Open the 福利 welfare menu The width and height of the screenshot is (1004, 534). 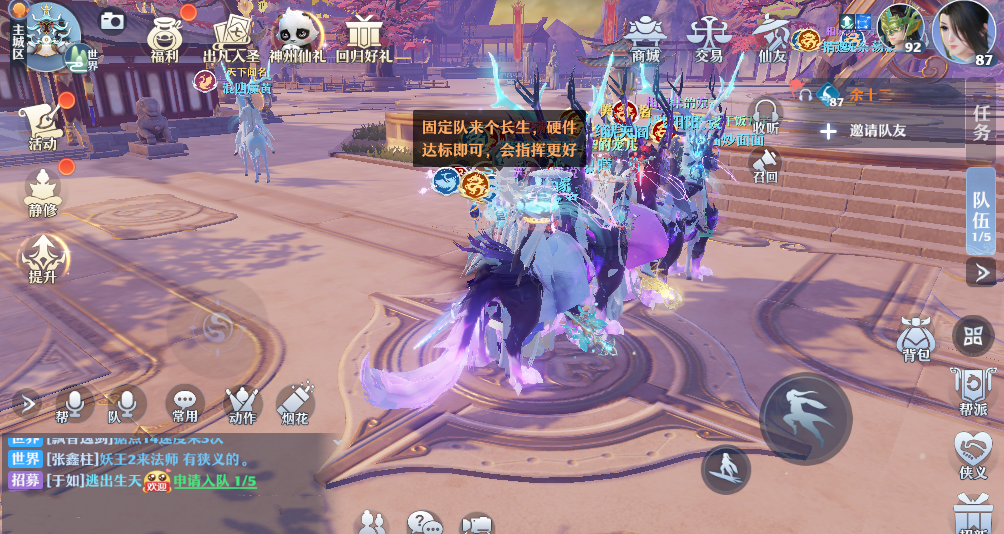click(164, 36)
